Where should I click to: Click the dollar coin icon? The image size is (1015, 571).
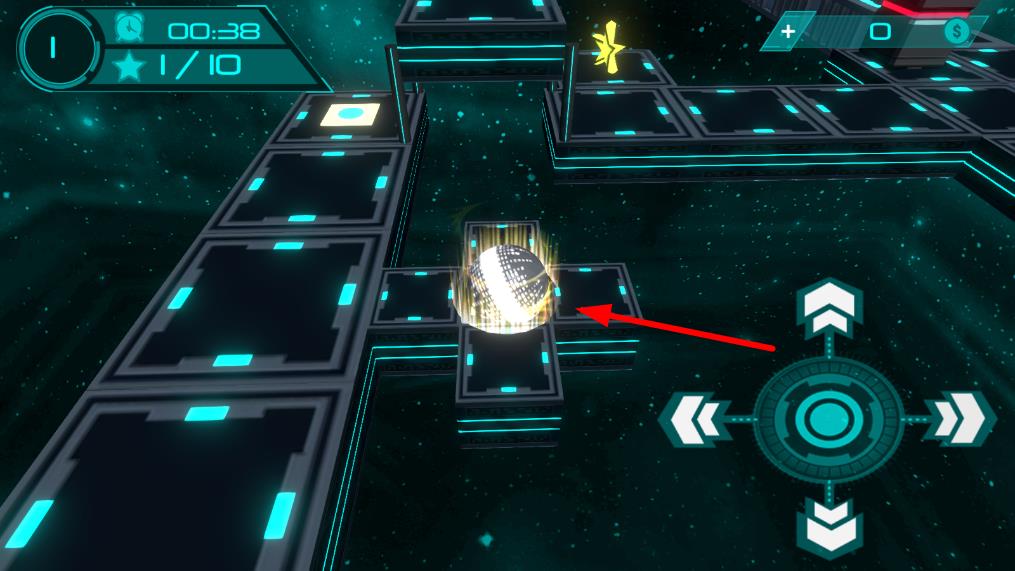(x=957, y=32)
